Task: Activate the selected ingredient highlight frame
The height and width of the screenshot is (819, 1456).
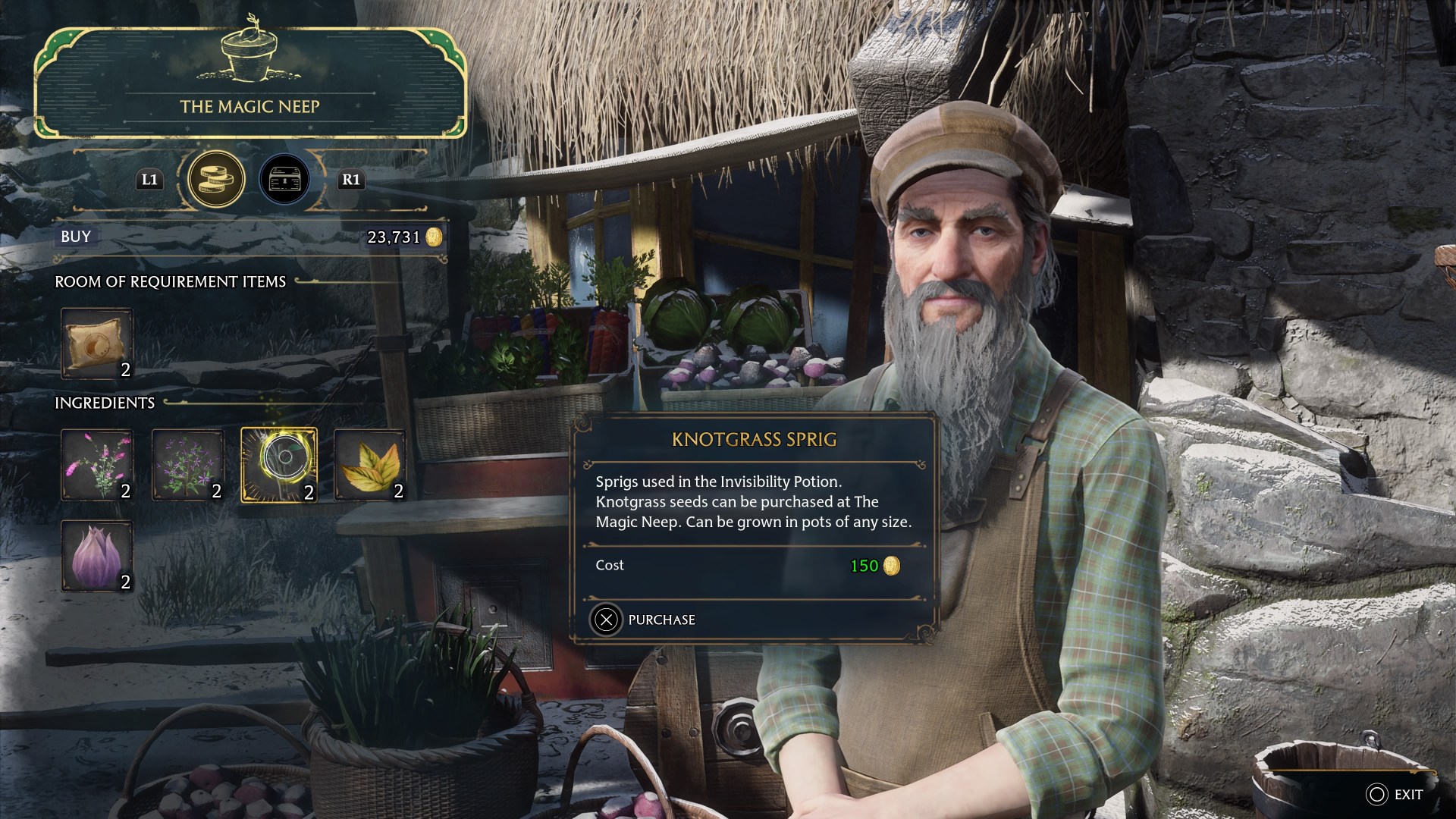Action: [x=279, y=464]
